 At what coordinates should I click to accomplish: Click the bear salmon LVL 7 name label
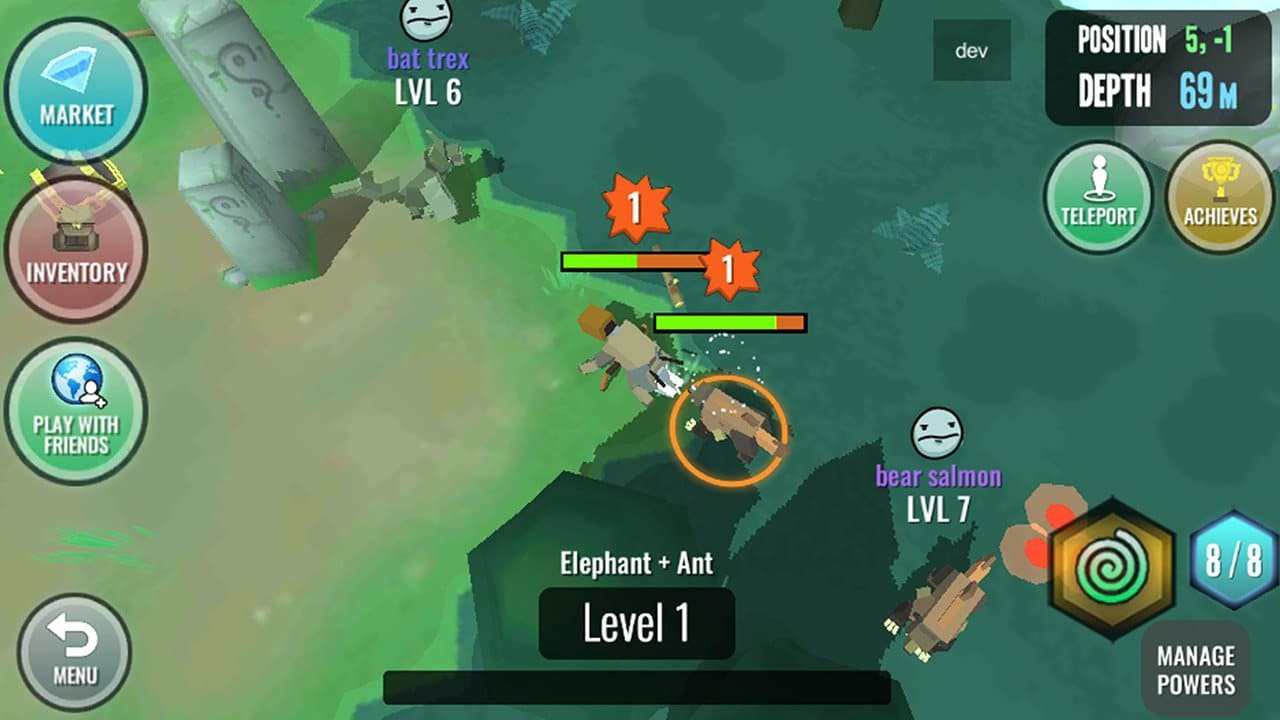point(937,492)
